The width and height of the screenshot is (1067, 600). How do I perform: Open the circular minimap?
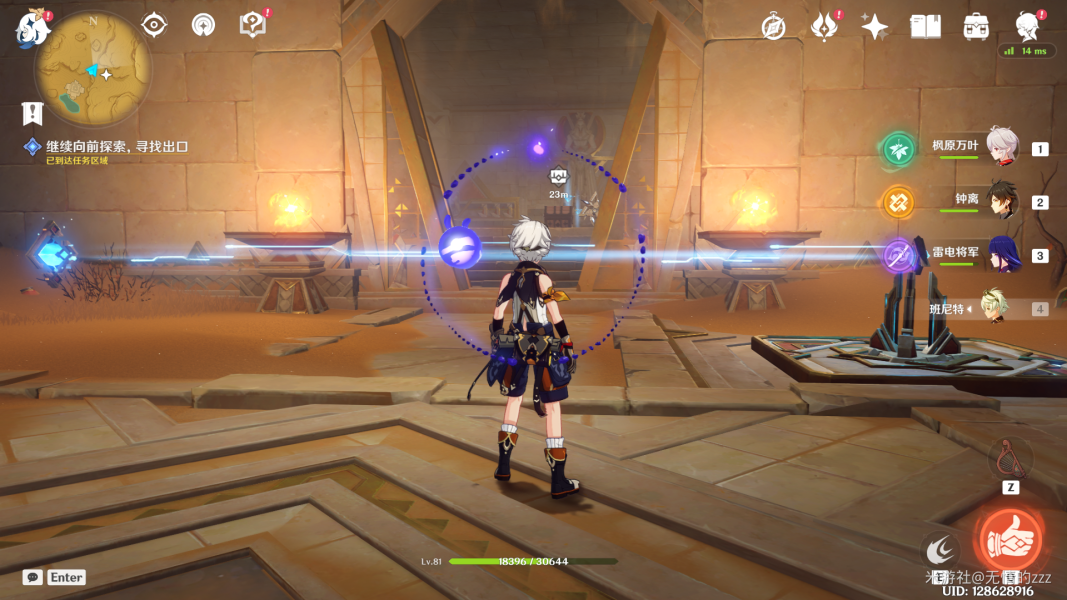[93, 70]
